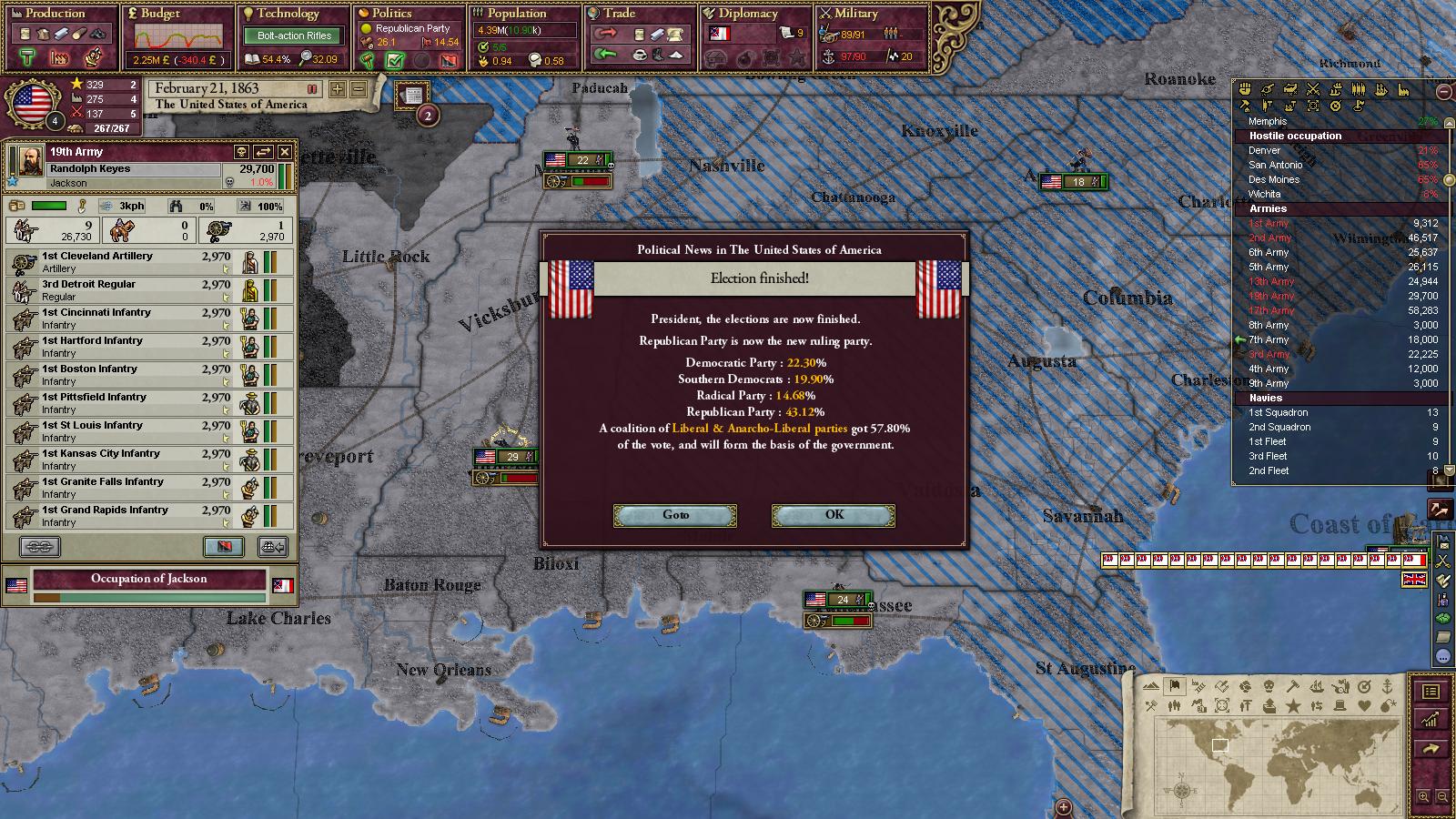Open the Budget tab
Screen dimensions: 1456x819
point(160,14)
